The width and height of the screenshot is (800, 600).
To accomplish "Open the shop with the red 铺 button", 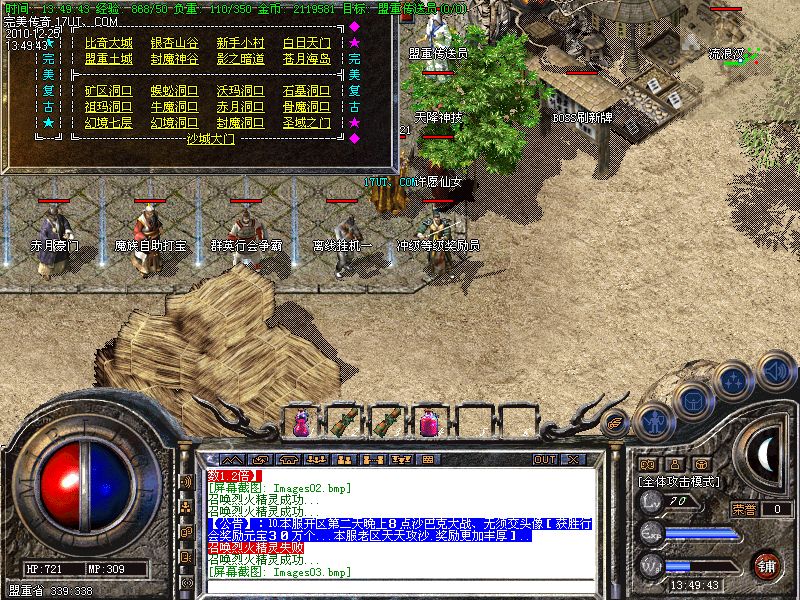I will 766,564.
